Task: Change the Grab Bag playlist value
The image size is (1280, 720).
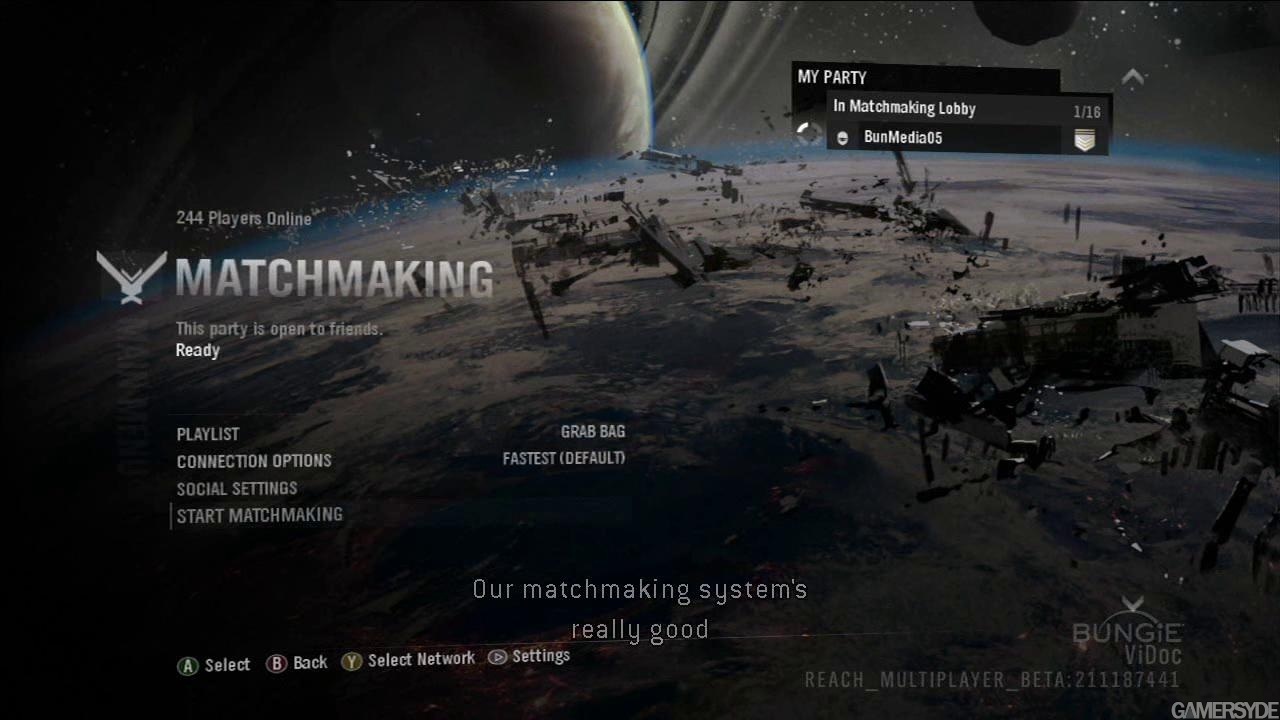Action: coord(593,432)
